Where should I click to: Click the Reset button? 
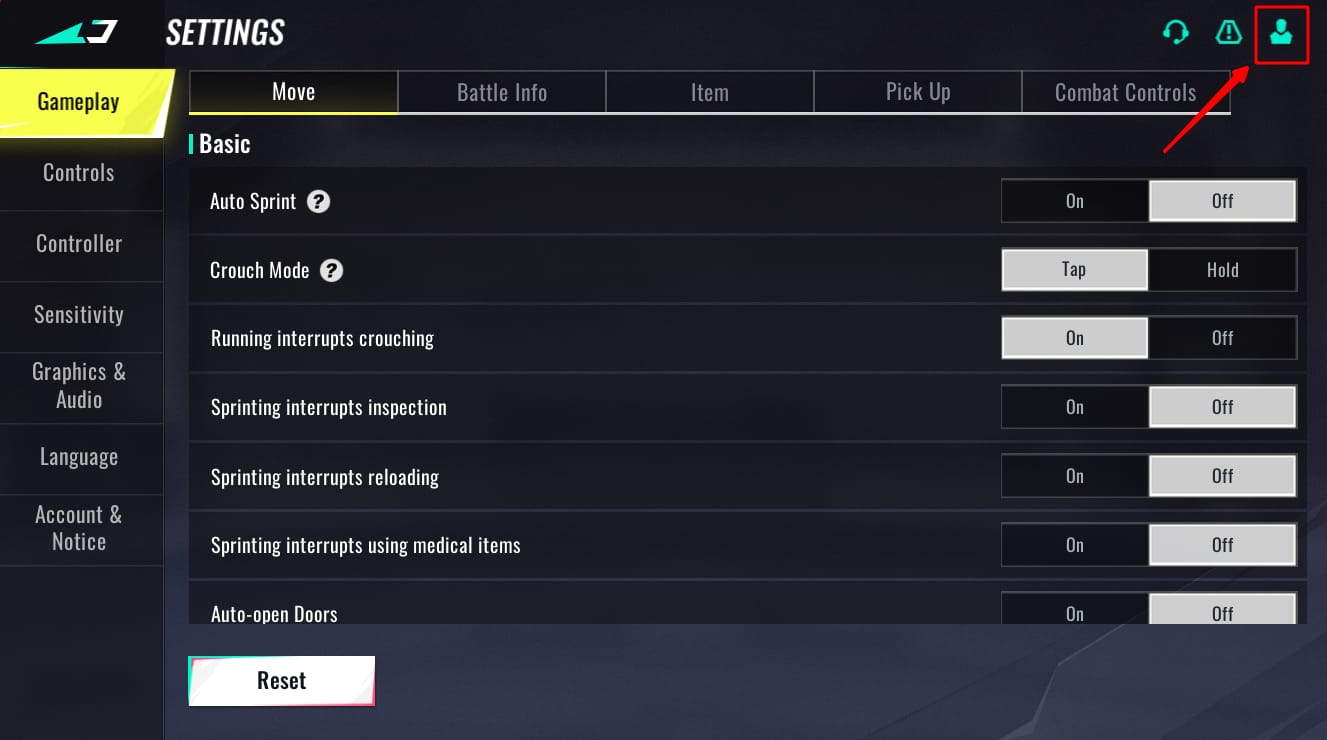[281, 680]
